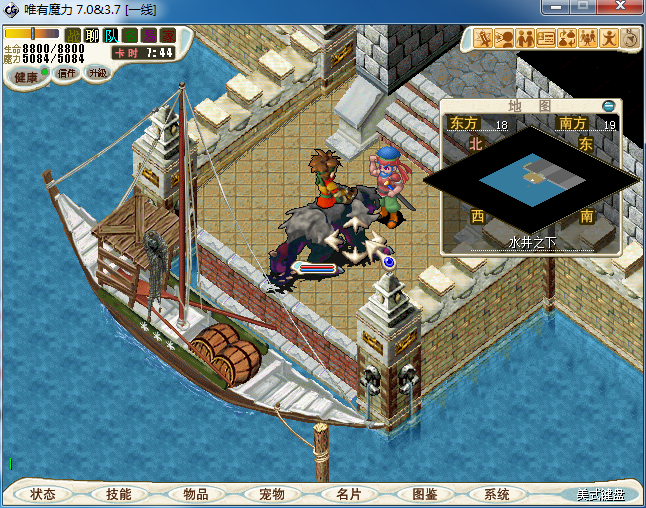Toggle the 队 team mode icon
Image resolution: width=646 pixels, height=508 pixels.
tap(111, 36)
